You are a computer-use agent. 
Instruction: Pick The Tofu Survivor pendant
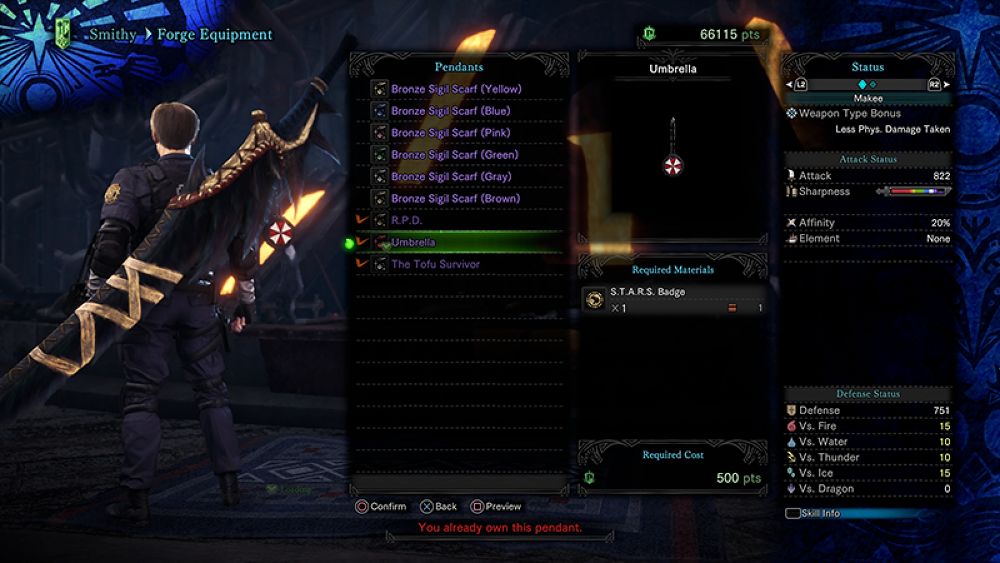[435, 264]
